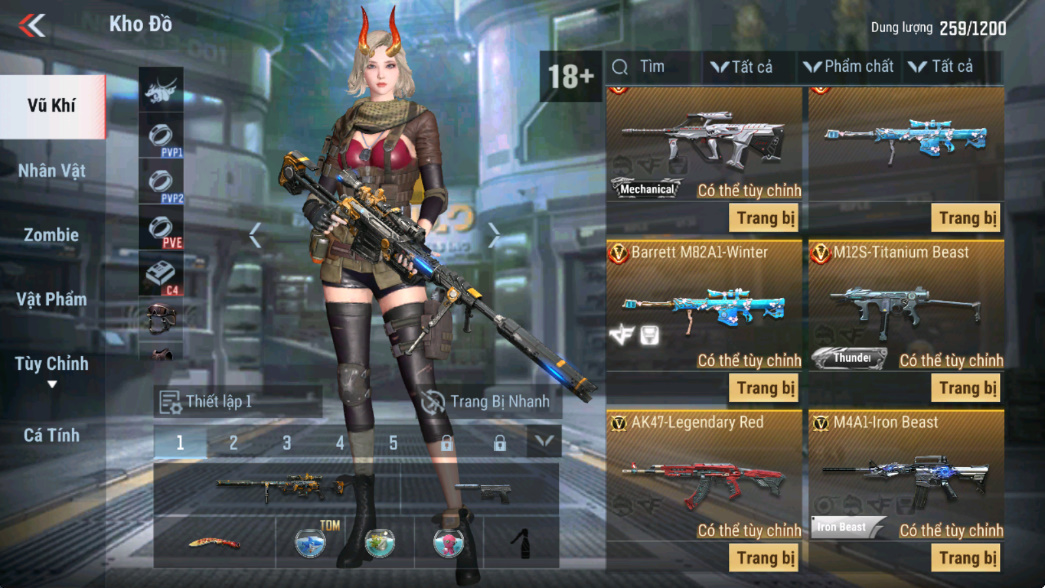Go back using the double-arrow button
Viewport: 1045px width, 588px height.
[x=32, y=25]
